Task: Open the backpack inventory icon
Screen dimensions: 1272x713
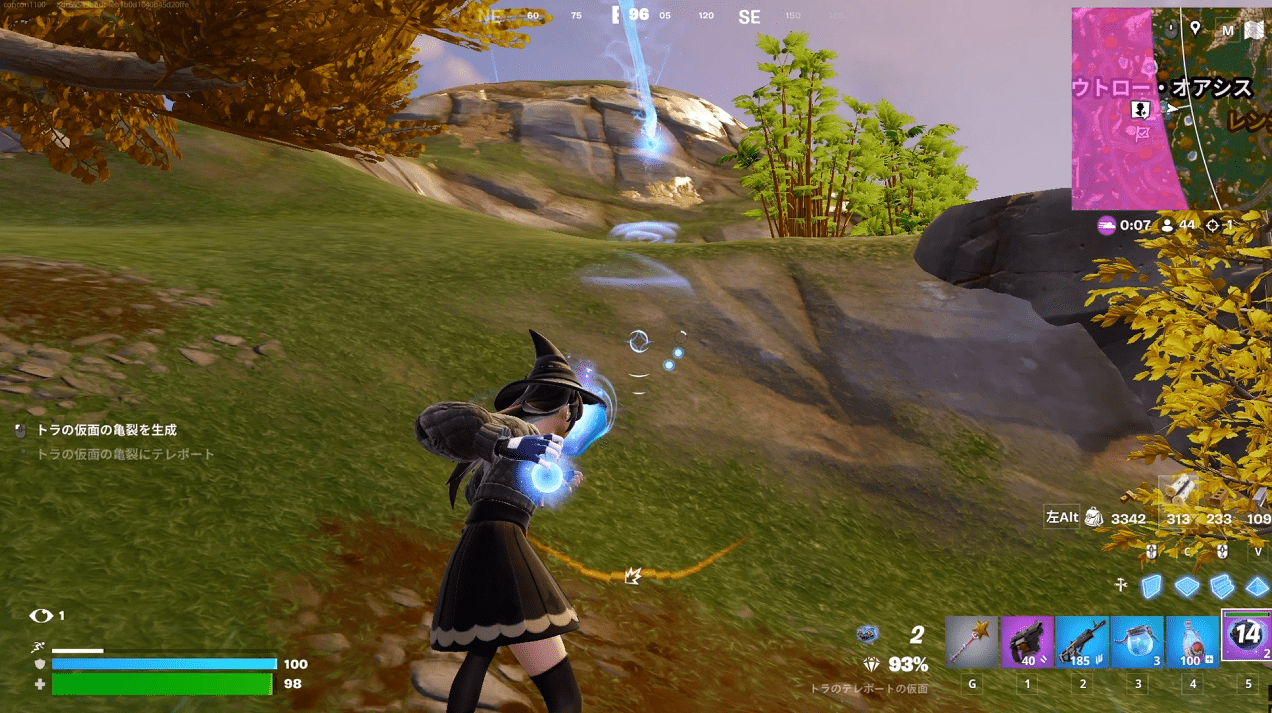Action: (1094, 517)
